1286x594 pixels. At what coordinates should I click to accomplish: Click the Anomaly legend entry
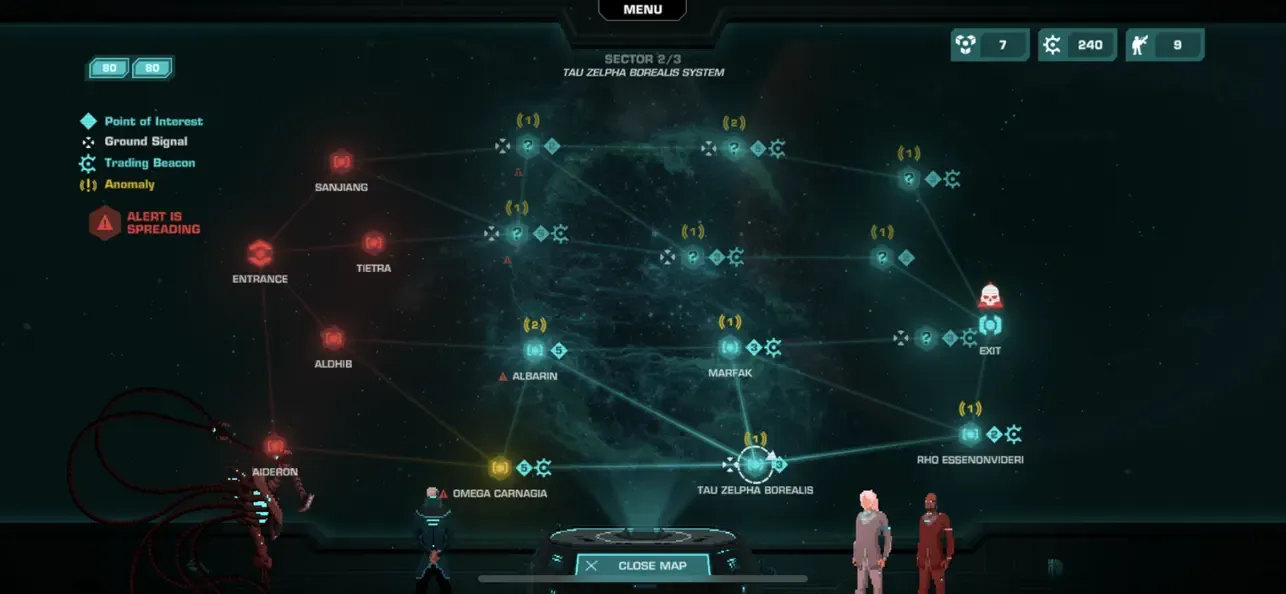129,184
